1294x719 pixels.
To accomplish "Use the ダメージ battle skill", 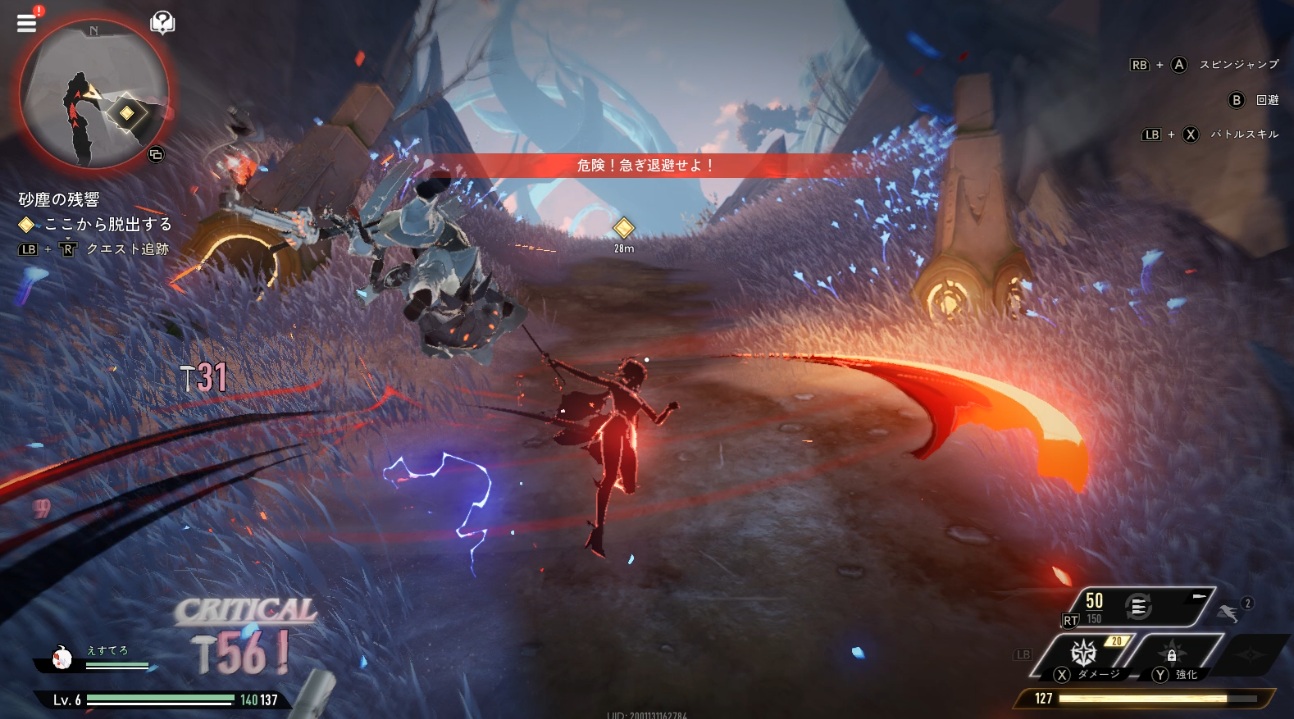I will 1085,653.
